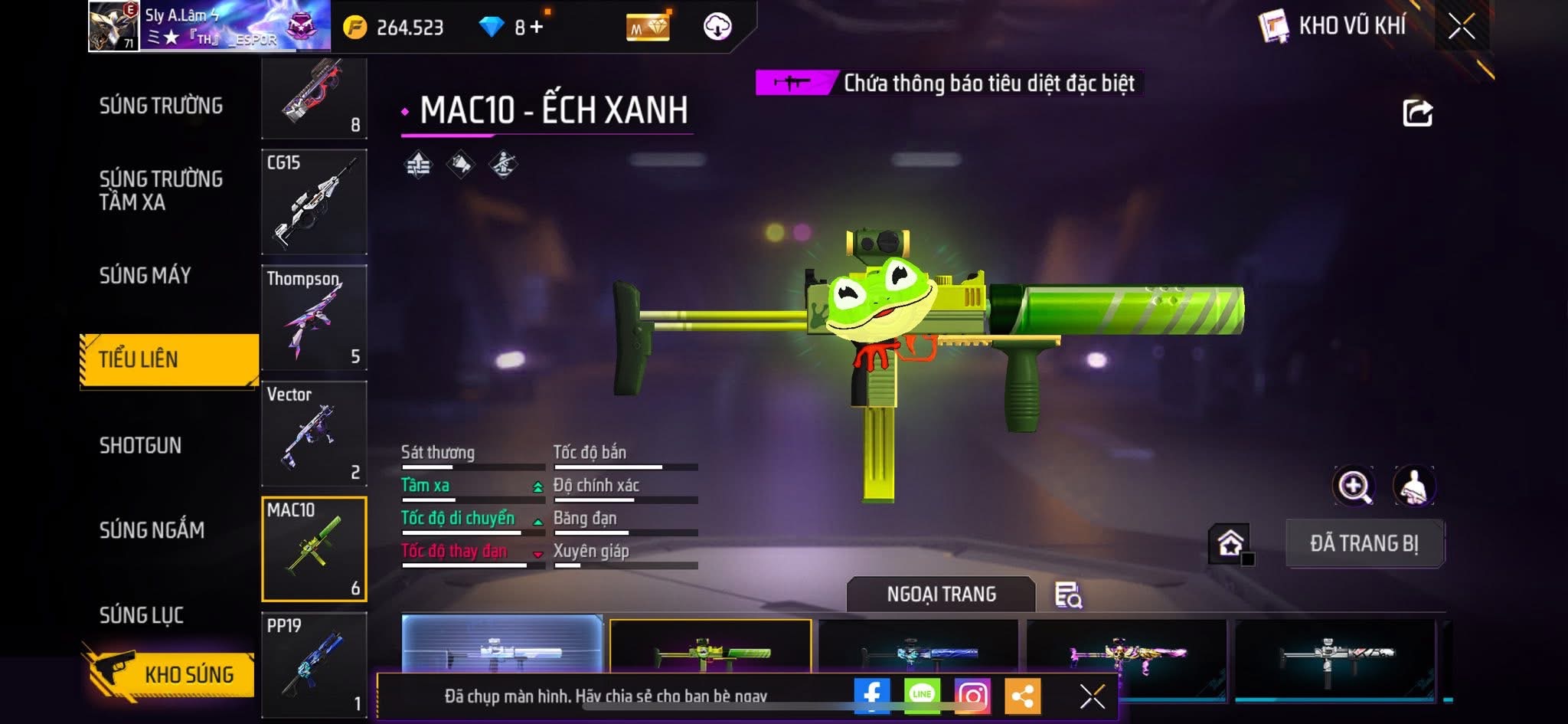Select the SÚNG LỤC category
1568x724 pixels.
[x=142, y=614]
